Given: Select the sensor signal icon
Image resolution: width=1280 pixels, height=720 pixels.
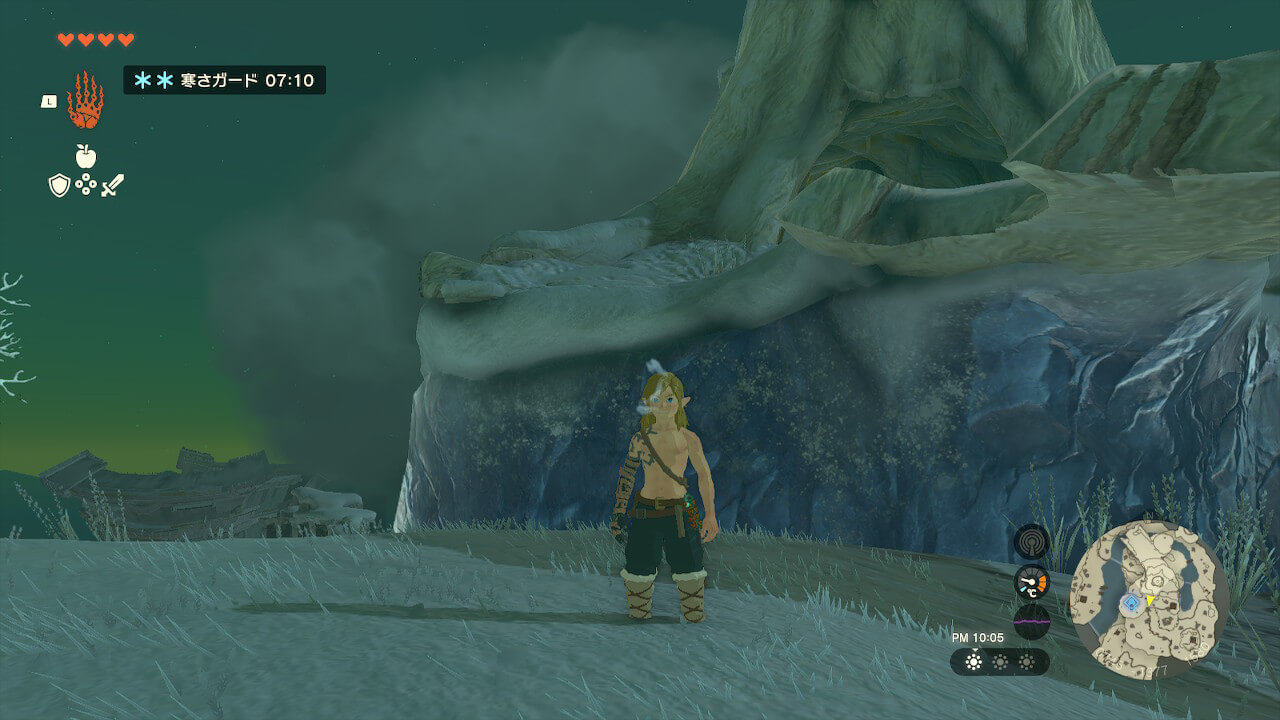Looking at the screenshot, I should [1031, 542].
